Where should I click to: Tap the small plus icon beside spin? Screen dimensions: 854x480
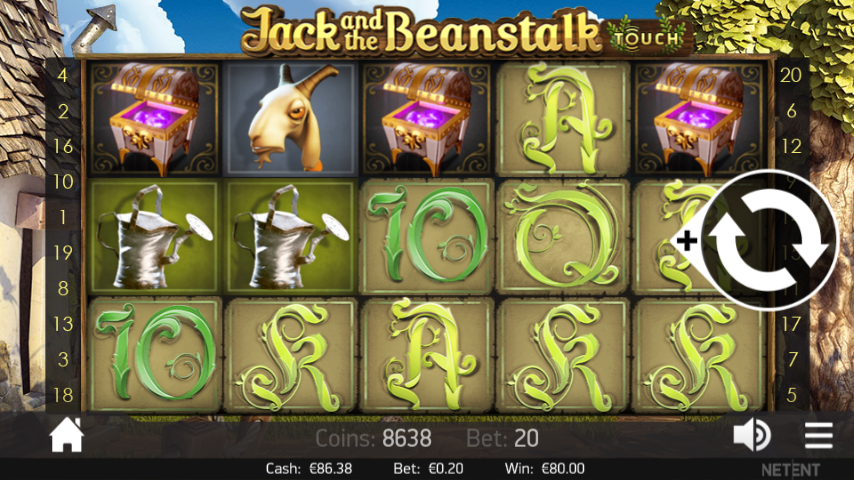tap(687, 241)
